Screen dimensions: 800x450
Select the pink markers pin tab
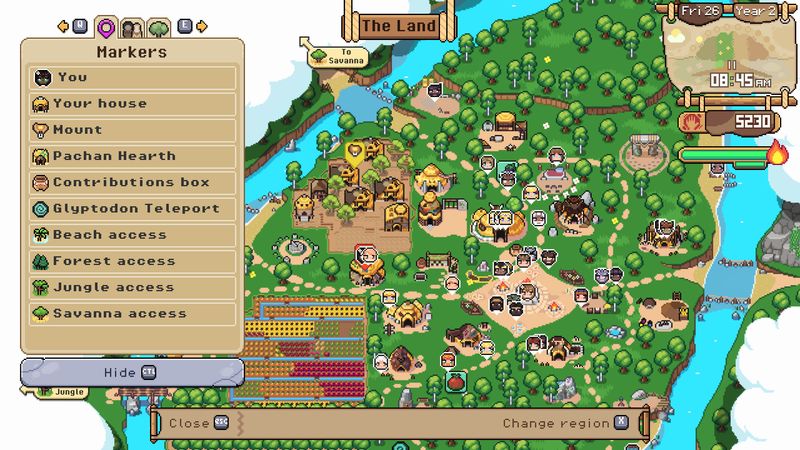(106, 27)
